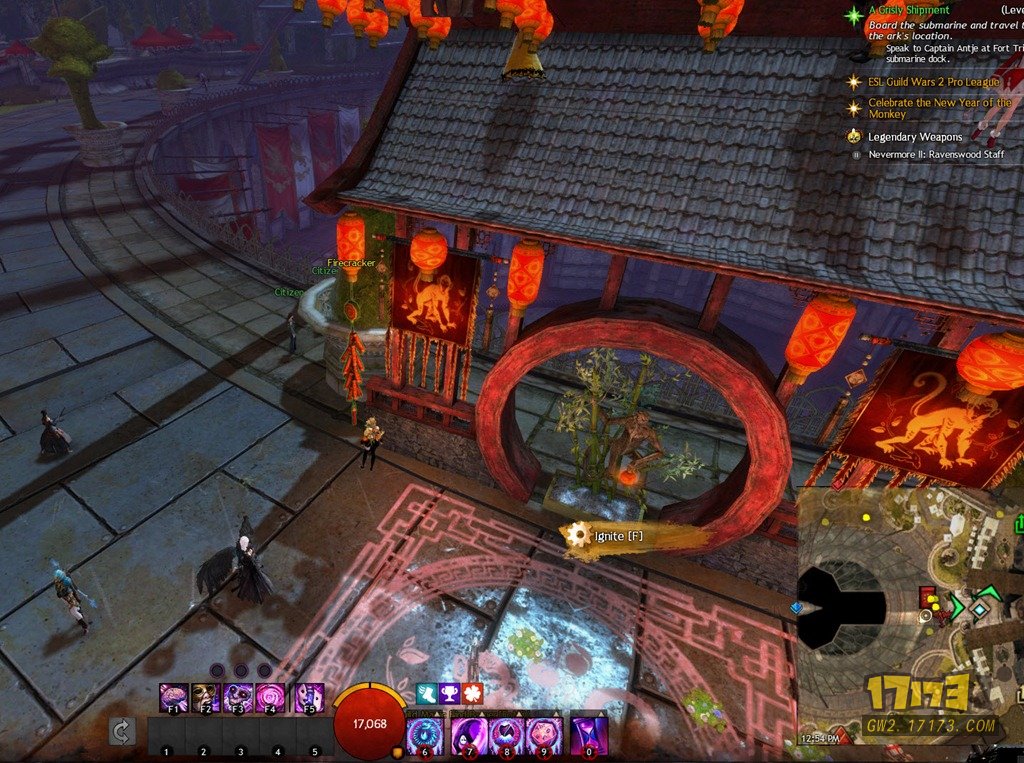Use the pink dice utility skill, slot 9
This screenshot has height=763, width=1024.
[x=543, y=736]
